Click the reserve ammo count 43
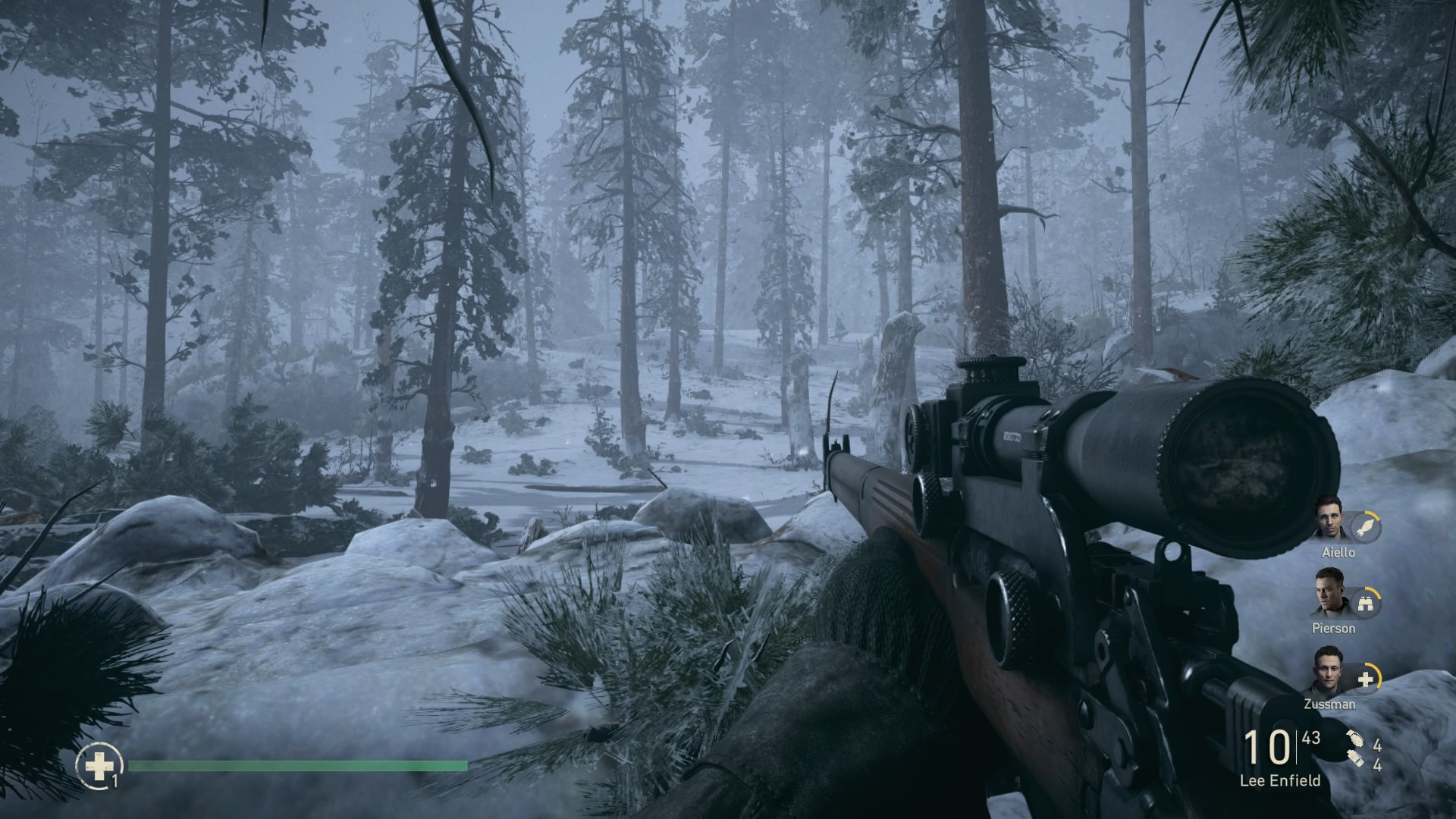1456x819 pixels. pos(1311,738)
